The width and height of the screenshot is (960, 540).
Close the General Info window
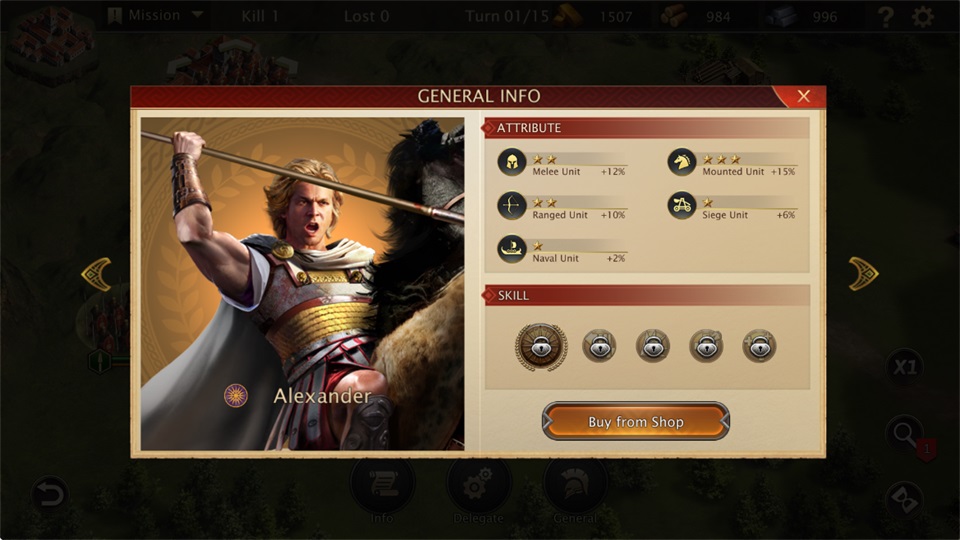[x=803, y=96]
